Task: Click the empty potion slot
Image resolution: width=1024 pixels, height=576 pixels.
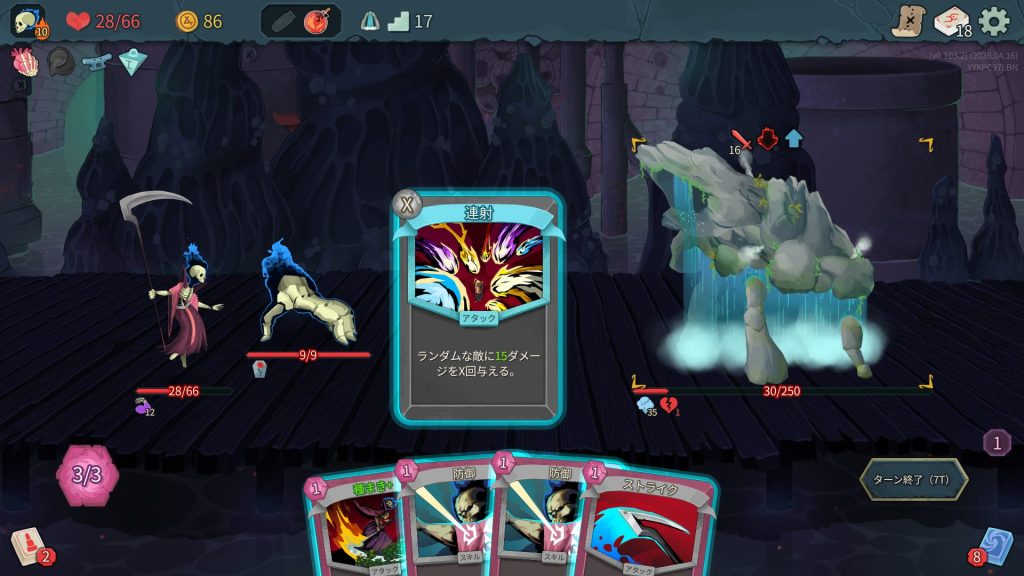Action: [x=282, y=21]
